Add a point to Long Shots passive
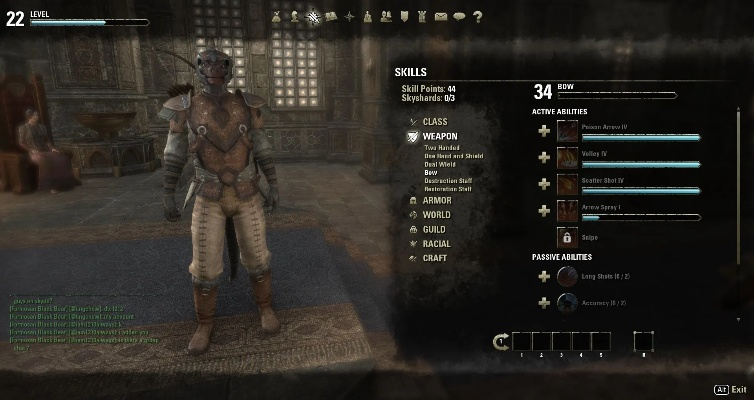This screenshot has width=754, height=400. point(544,275)
